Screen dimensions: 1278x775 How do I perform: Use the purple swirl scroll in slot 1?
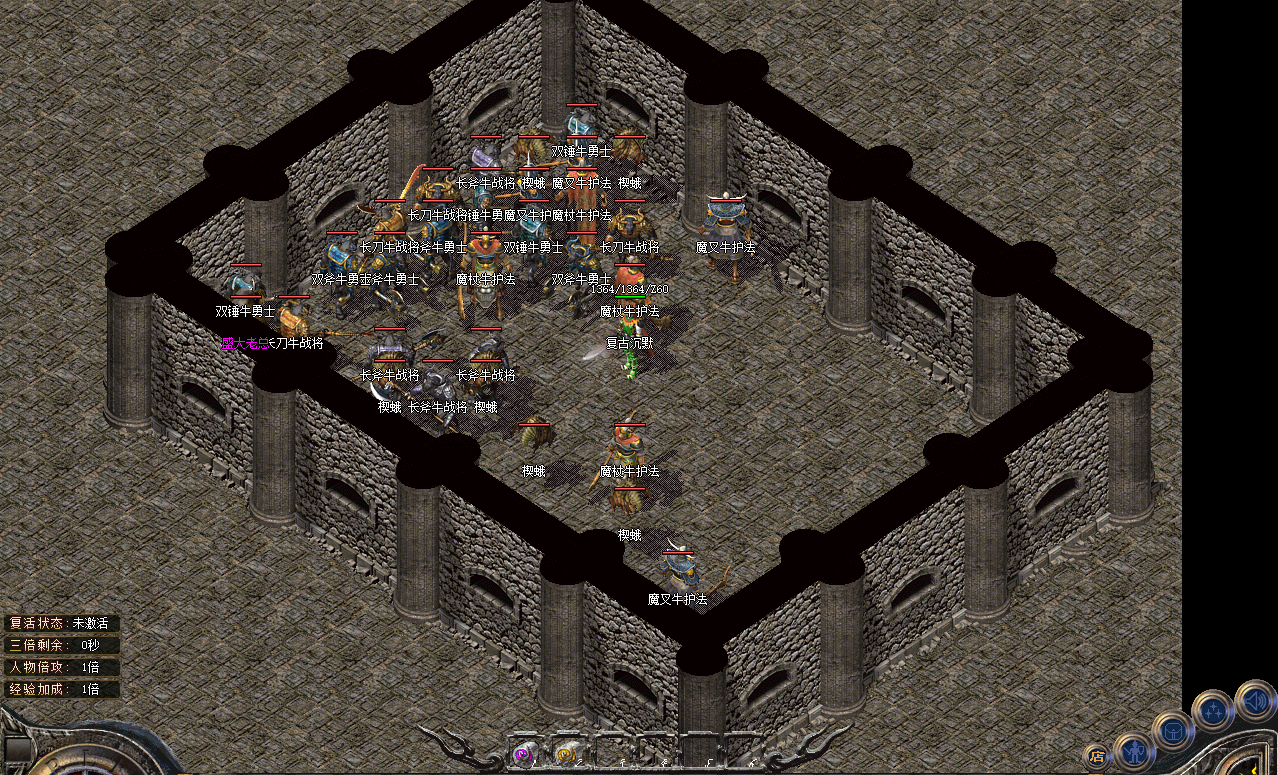pos(522,754)
